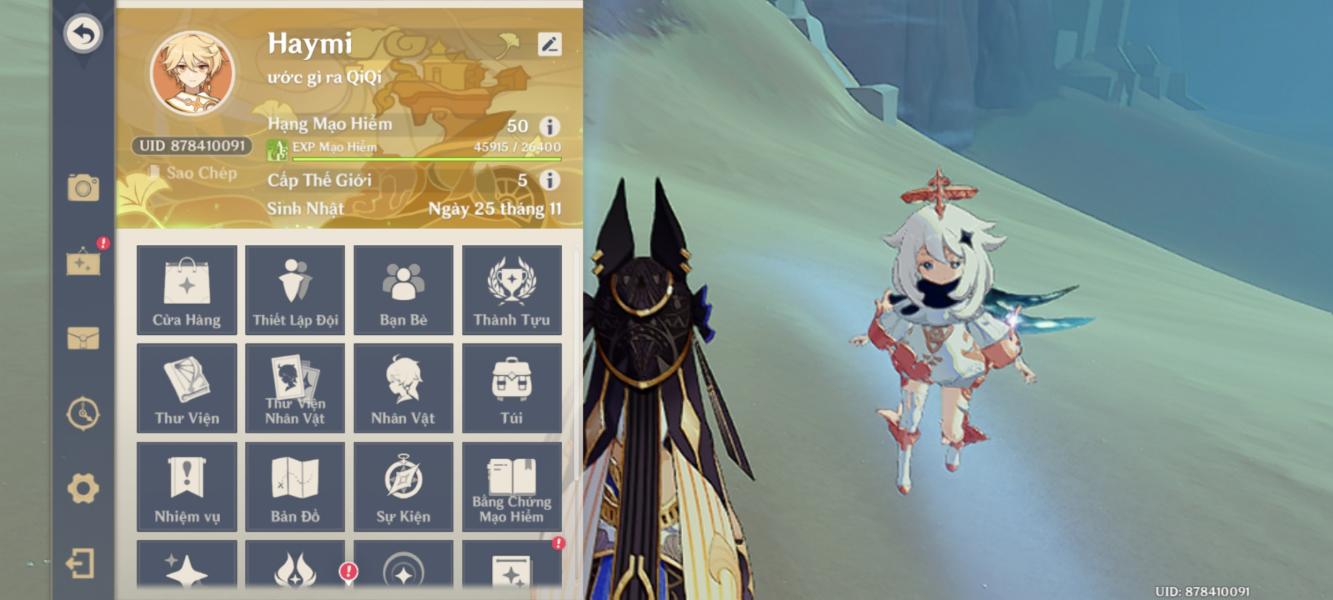Open the Nhiệm vụ quest menu
Screen dimensions: 1333x600
click(187, 486)
